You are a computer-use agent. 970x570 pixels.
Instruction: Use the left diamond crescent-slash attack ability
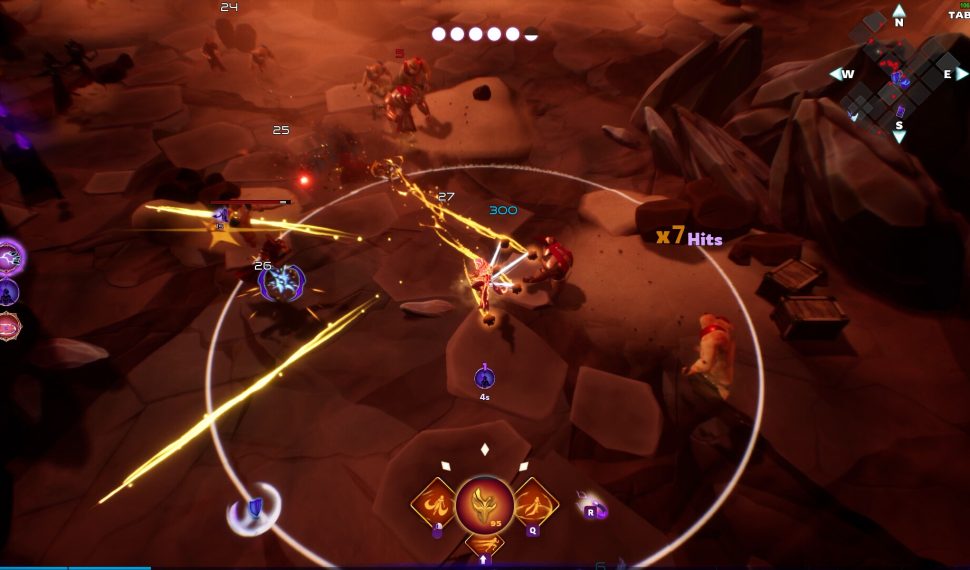tap(436, 503)
